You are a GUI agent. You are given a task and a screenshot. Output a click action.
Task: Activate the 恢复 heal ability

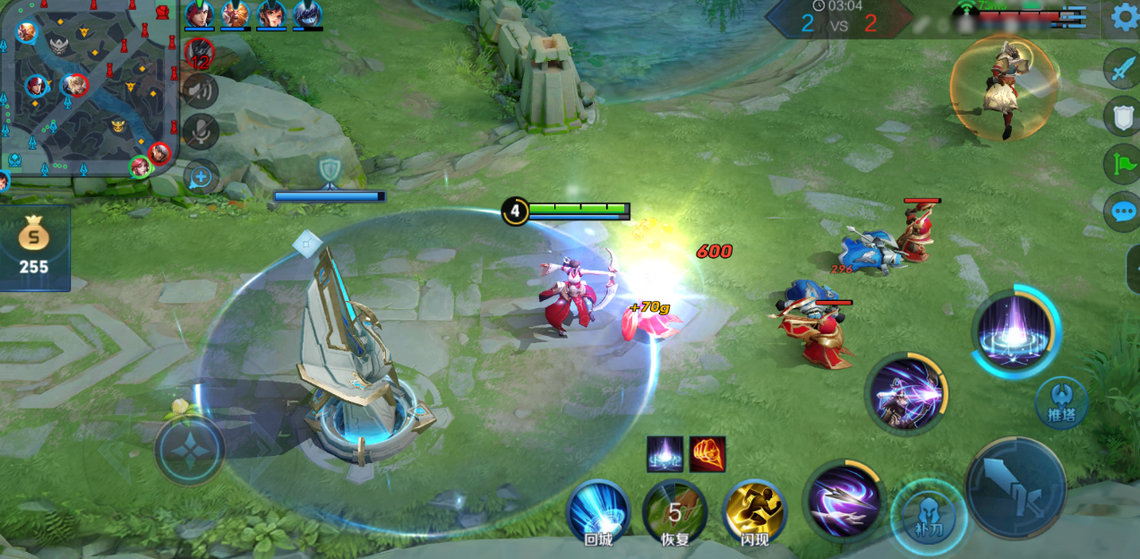675,511
